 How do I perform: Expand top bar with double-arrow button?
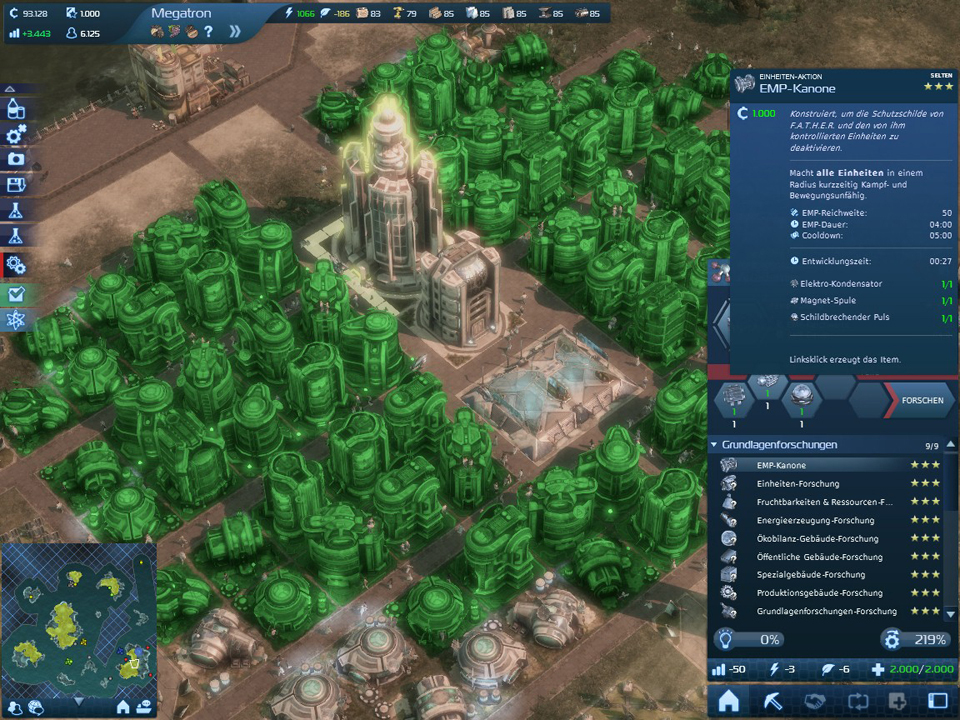(234, 32)
